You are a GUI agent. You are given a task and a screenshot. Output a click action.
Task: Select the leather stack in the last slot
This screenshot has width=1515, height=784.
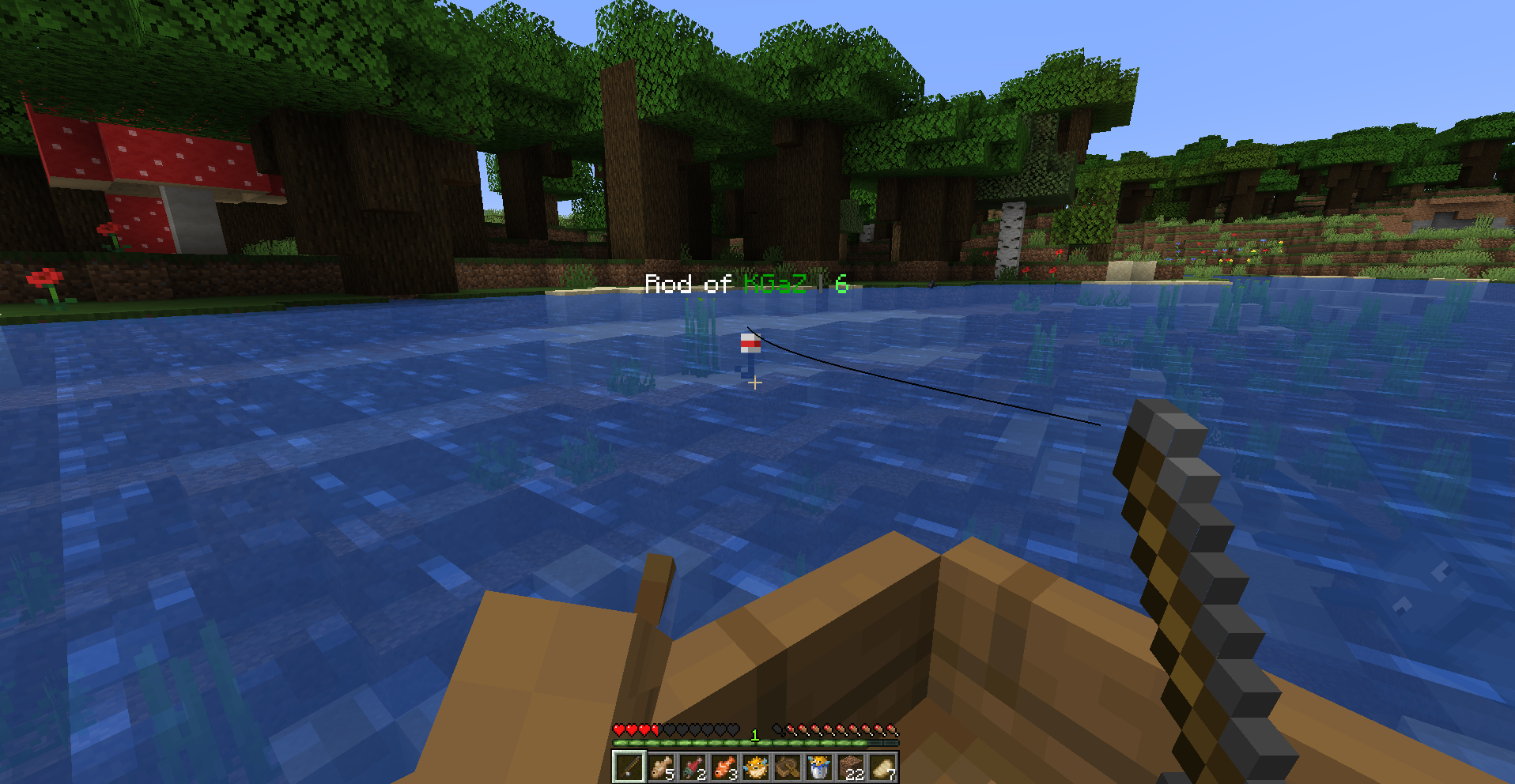tap(882, 767)
